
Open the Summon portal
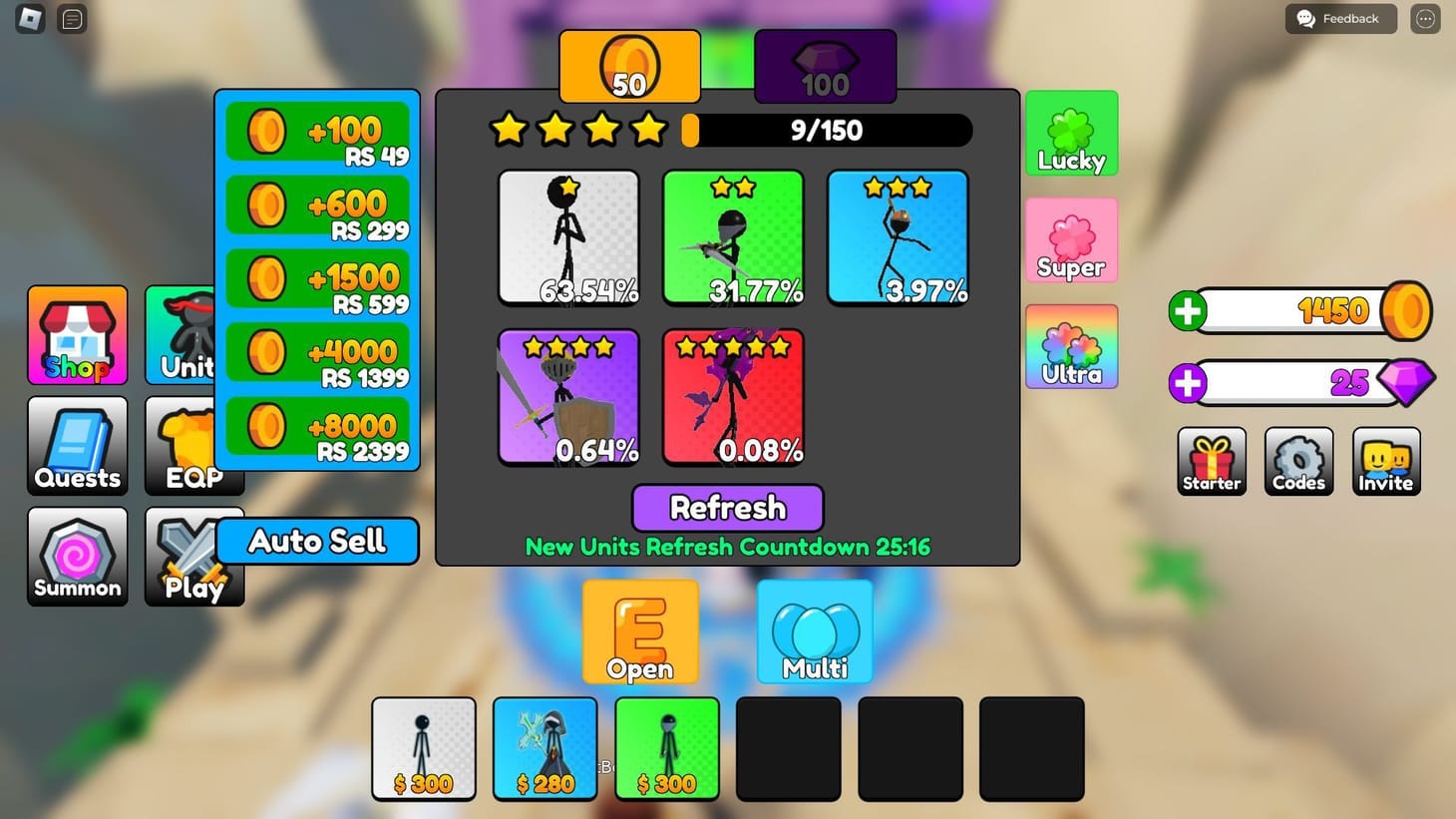[x=77, y=556]
